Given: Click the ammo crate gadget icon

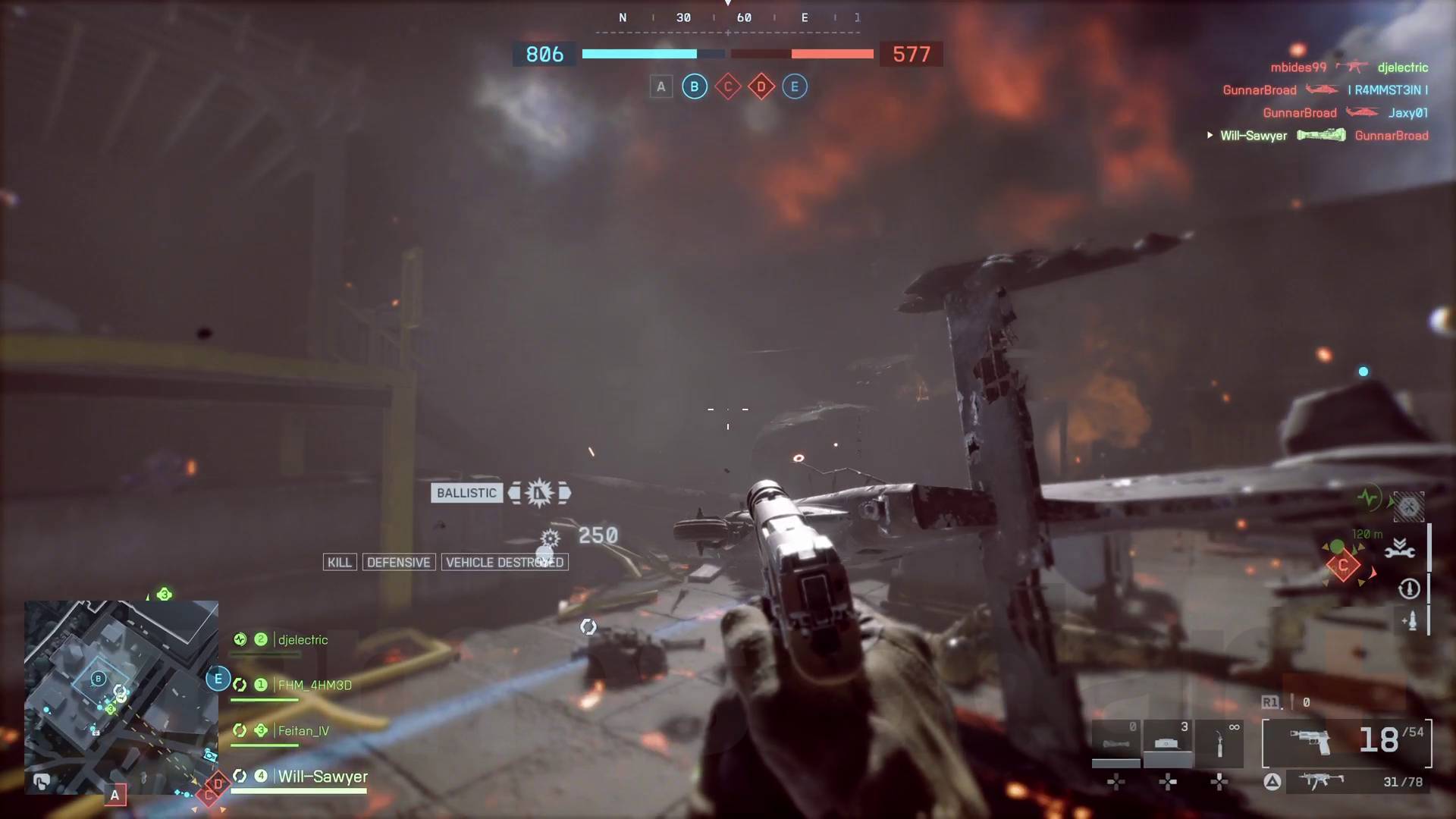Looking at the screenshot, I should coord(1166,742).
